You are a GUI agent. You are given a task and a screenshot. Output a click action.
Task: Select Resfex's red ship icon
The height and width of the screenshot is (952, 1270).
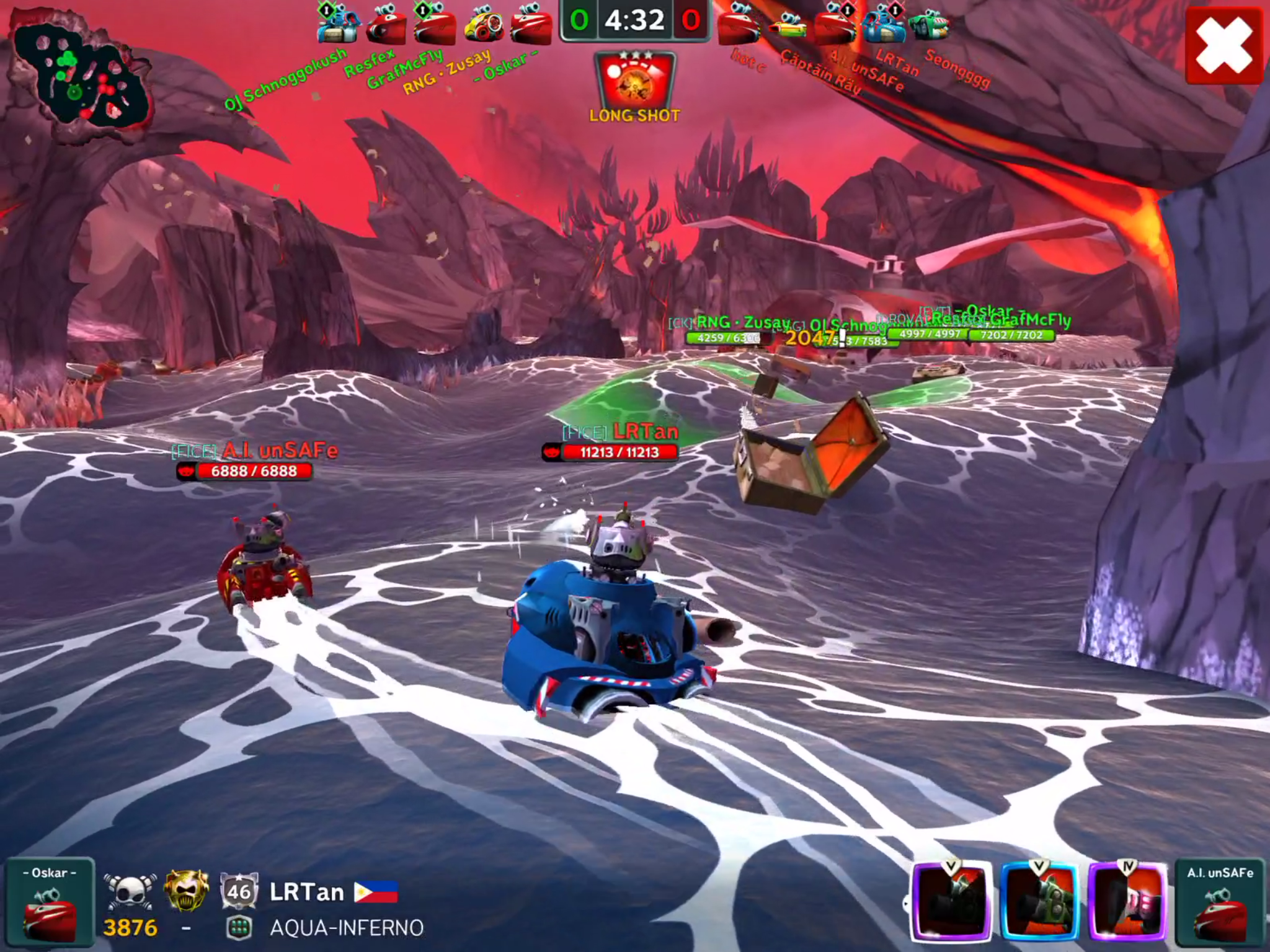click(x=386, y=26)
